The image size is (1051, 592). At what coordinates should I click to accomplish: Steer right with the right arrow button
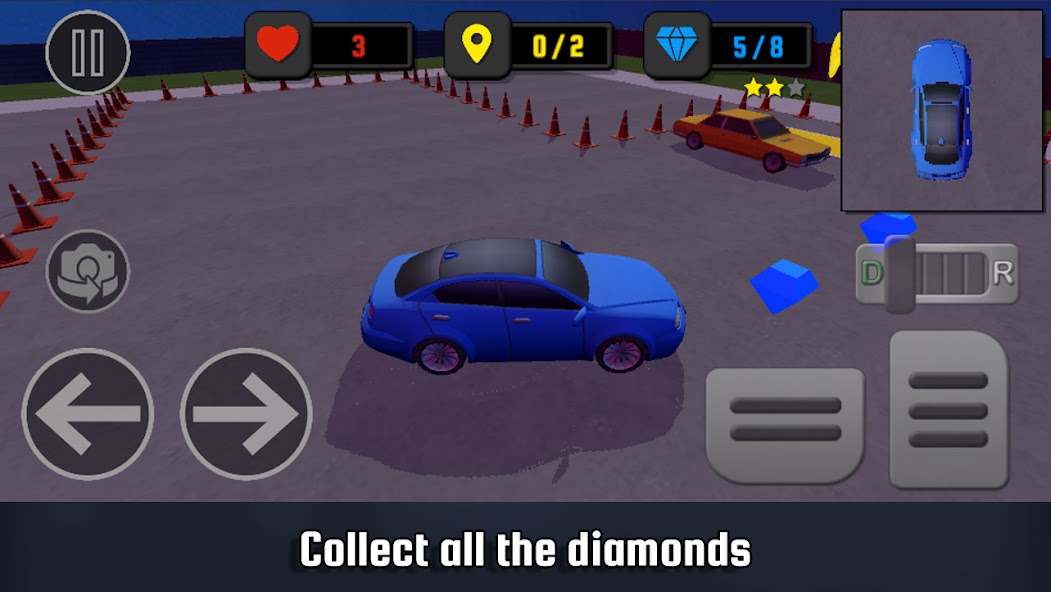coord(246,413)
